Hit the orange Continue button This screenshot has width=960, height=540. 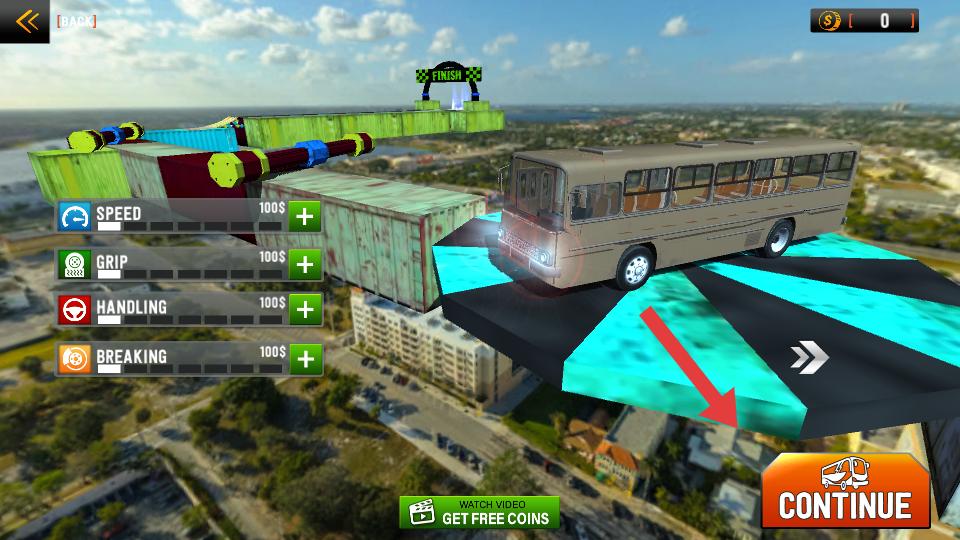click(845, 492)
